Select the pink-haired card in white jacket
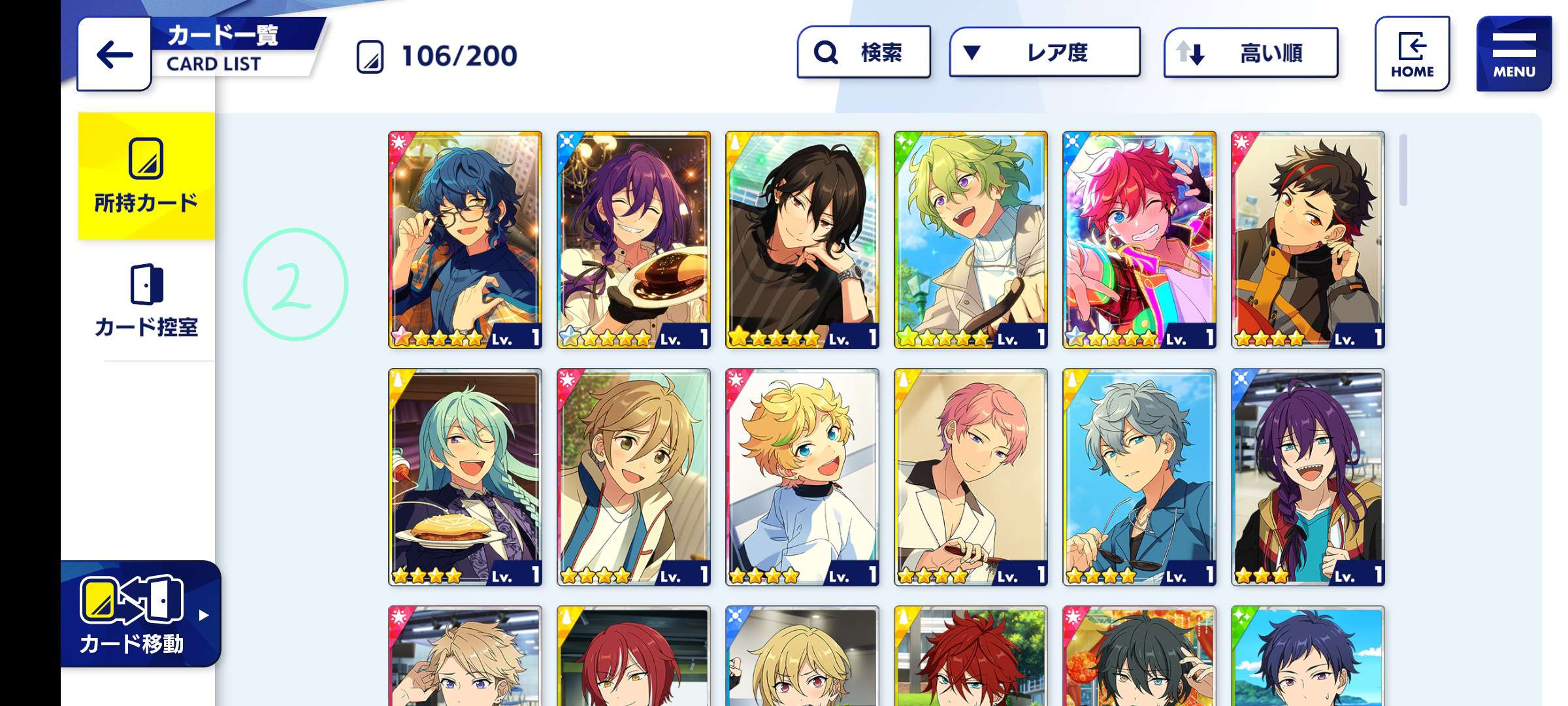This screenshot has width=1568, height=706. tap(971, 477)
